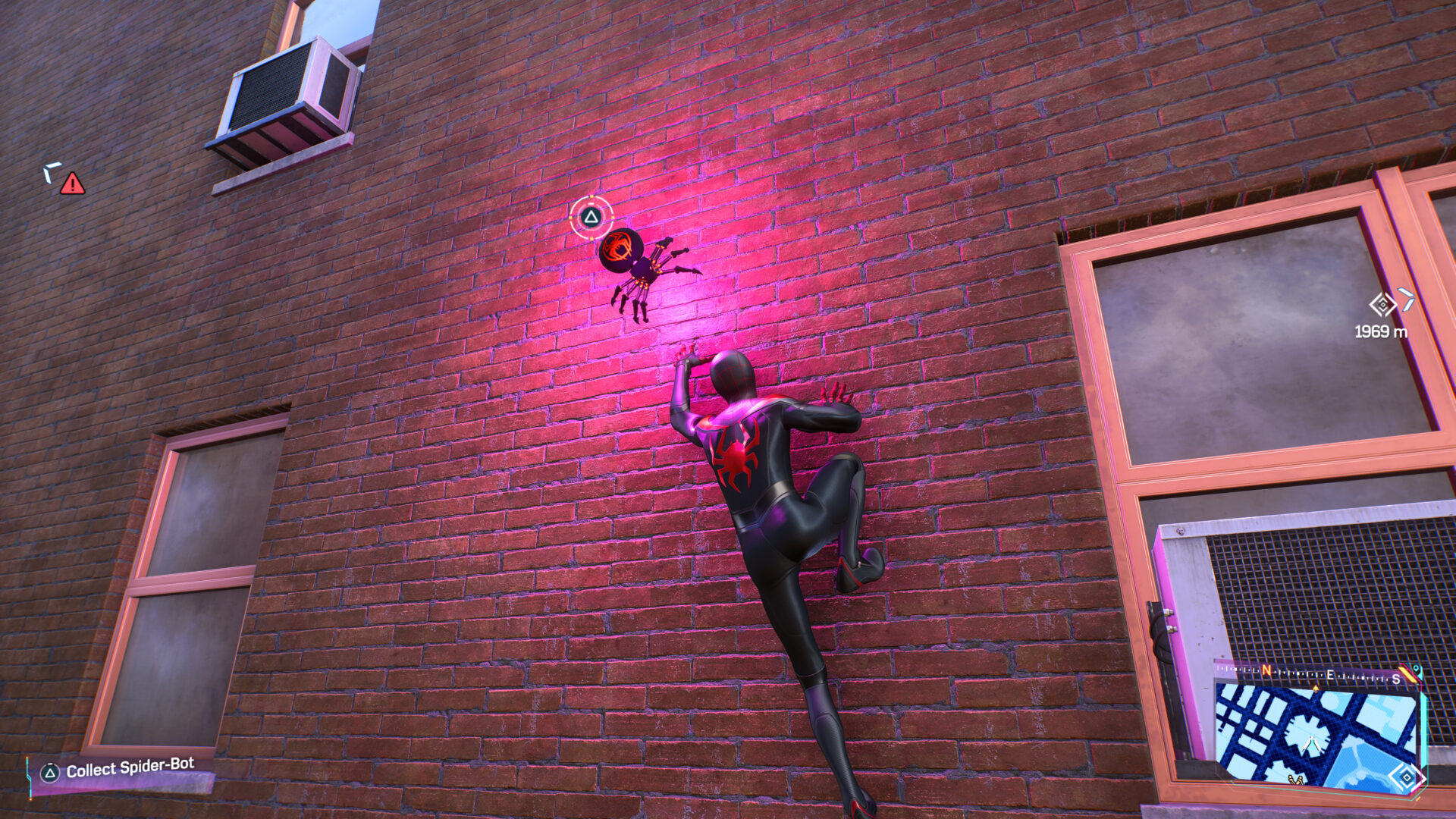Screen dimensions: 1456x819
Task: Click the yellow activity figures on the minimap
Action: click(x=1294, y=780)
